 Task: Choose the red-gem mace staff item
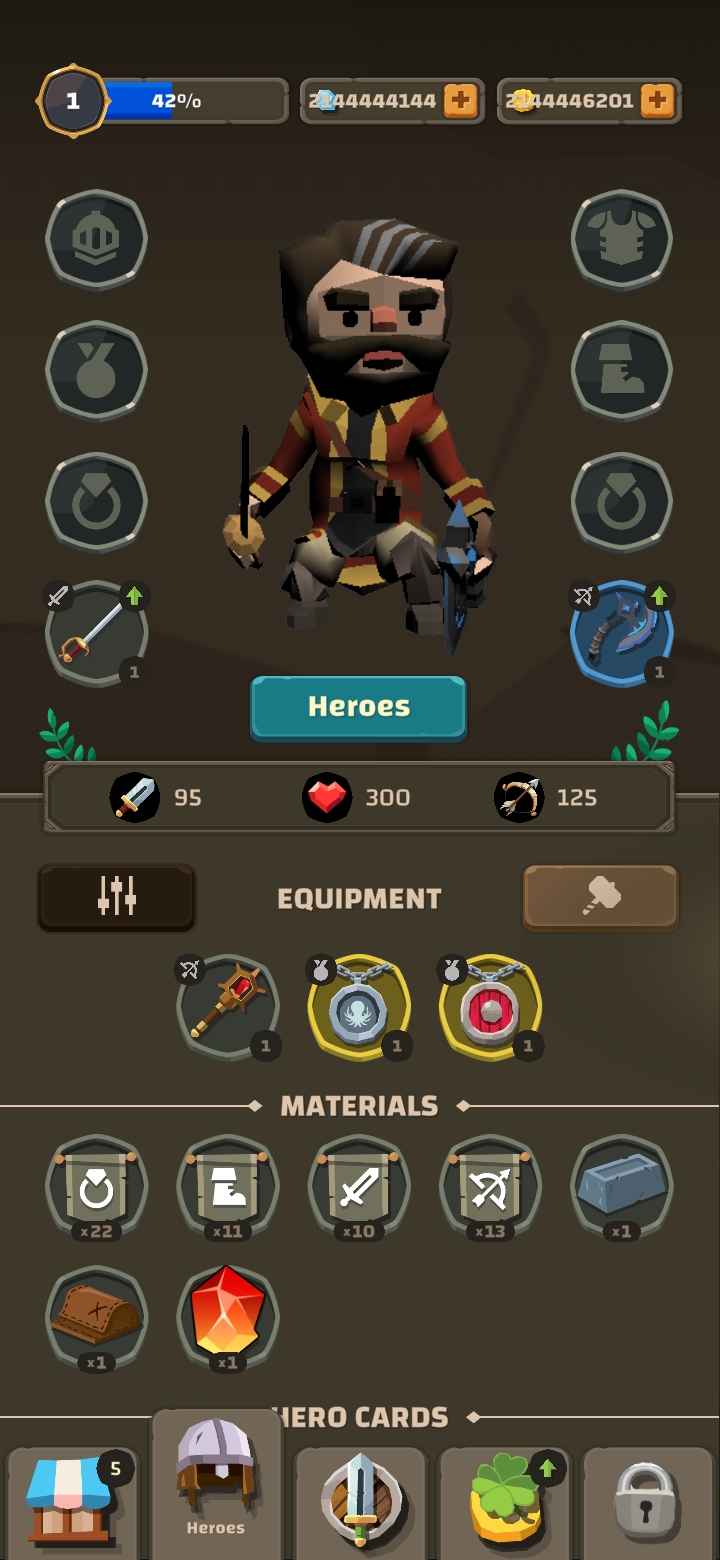click(x=227, y=1007)
